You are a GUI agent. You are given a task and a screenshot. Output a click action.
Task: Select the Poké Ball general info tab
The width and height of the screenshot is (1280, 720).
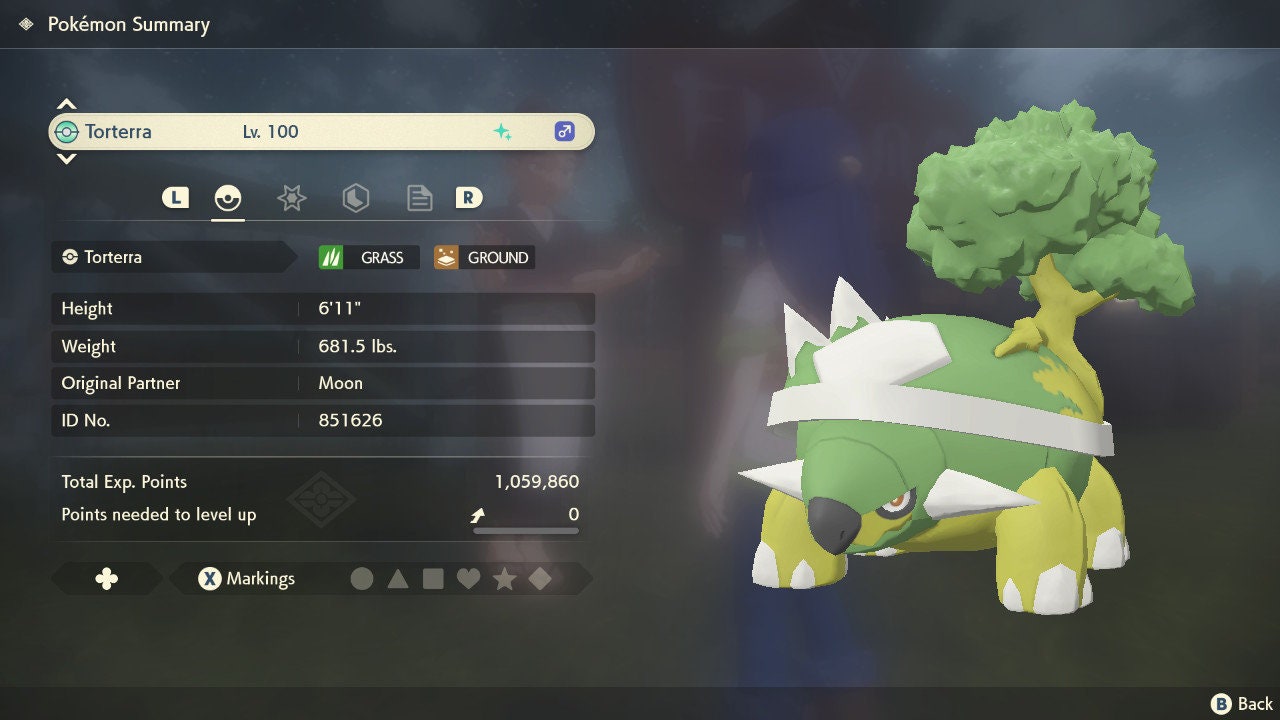228,198
